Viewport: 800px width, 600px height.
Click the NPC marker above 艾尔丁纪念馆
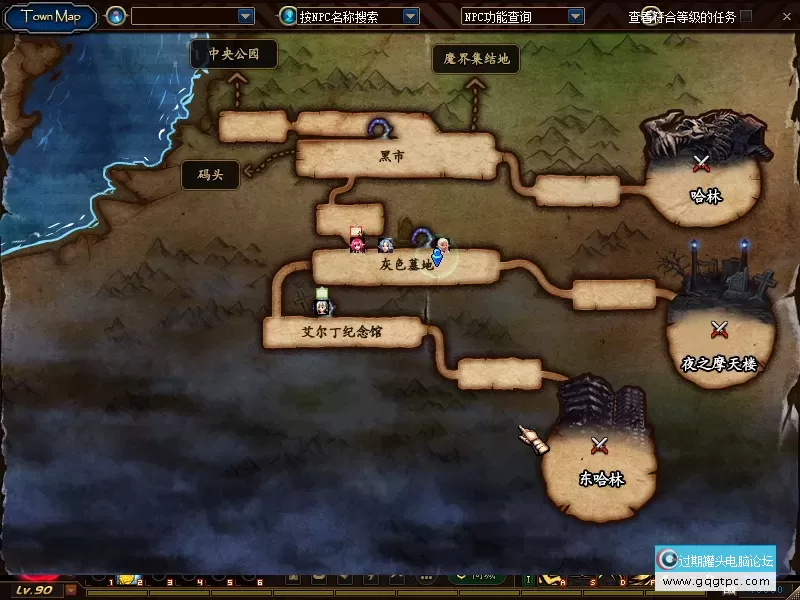point(322,300)
